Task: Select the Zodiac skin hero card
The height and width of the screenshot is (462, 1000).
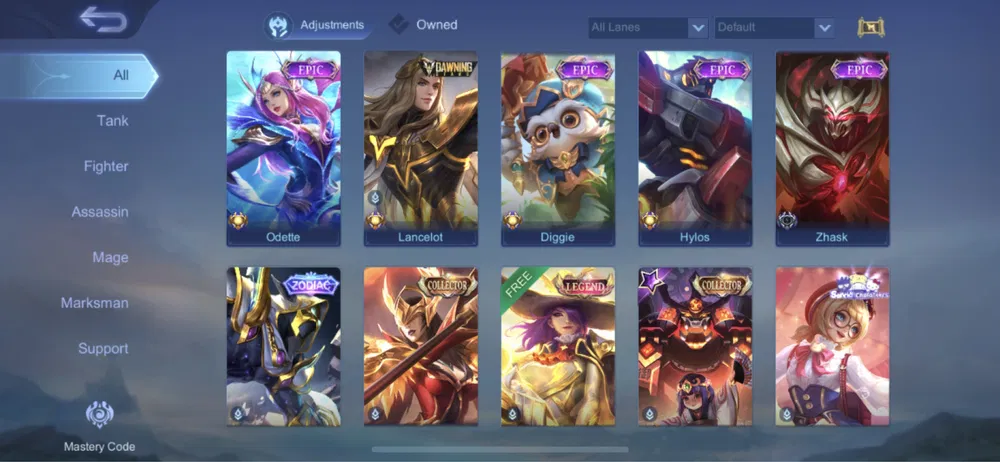Action: click(283, 345)
